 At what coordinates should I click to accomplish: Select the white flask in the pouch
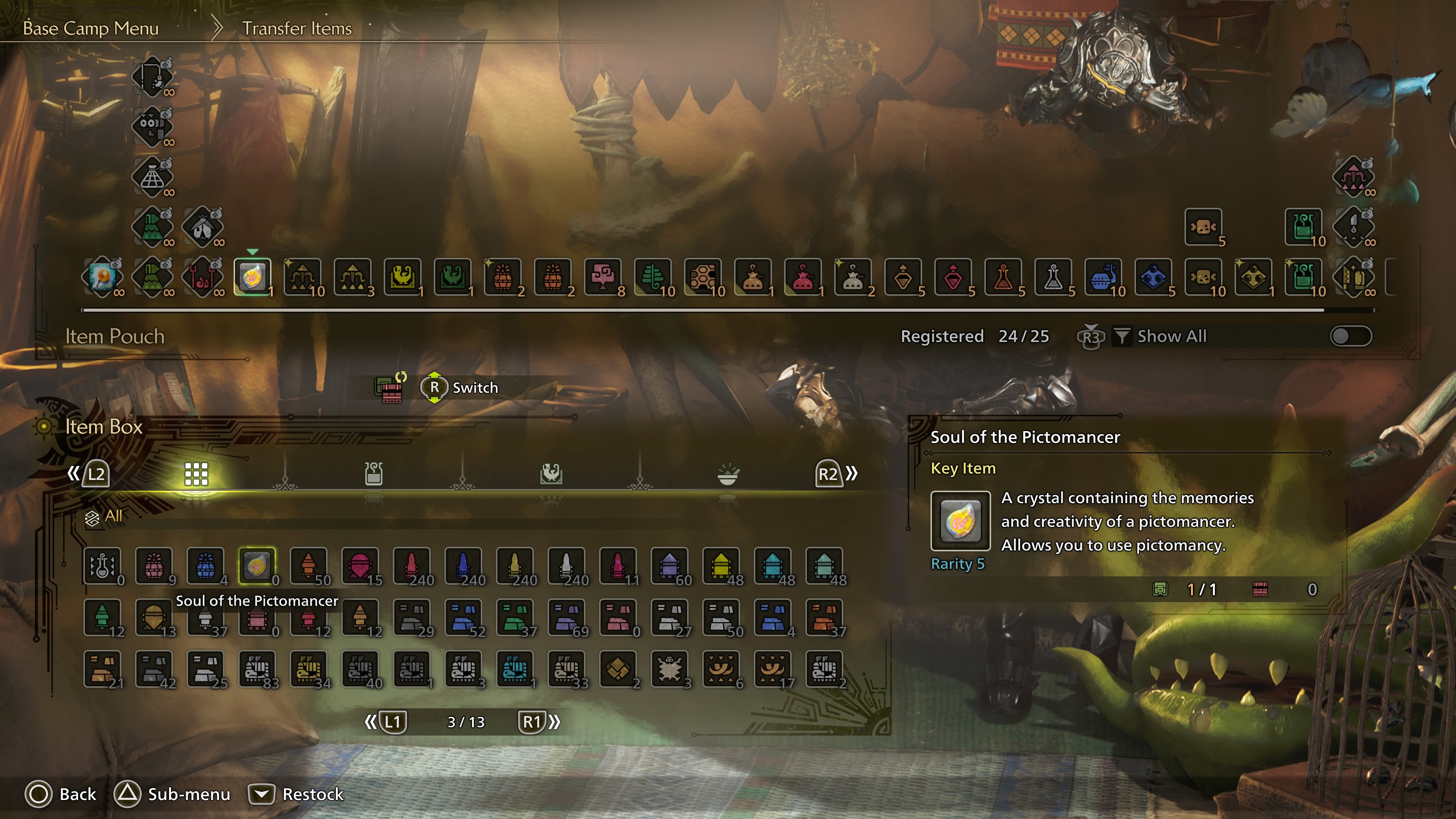tap(1053, 277)
